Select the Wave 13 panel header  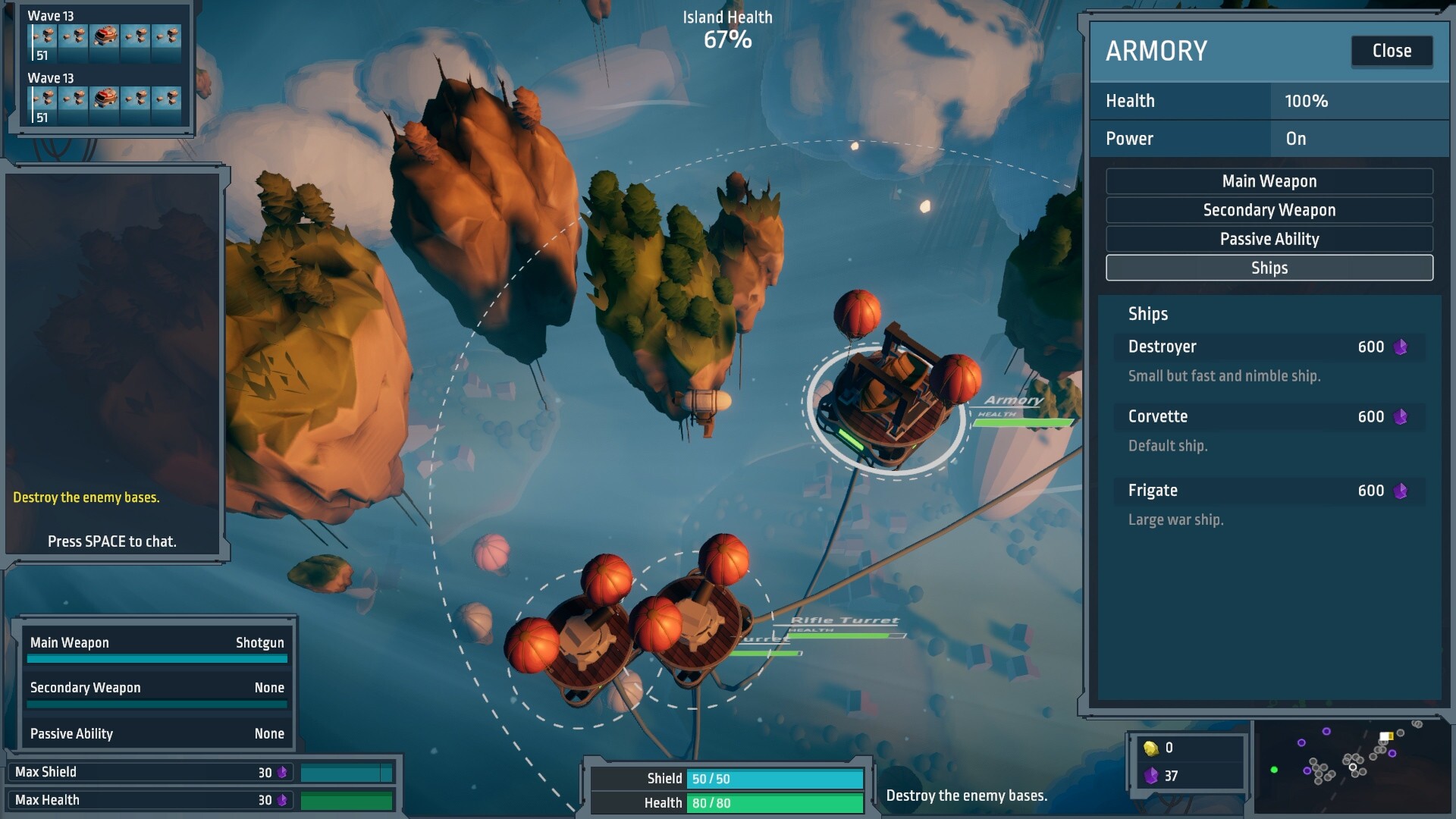(50, 14)
